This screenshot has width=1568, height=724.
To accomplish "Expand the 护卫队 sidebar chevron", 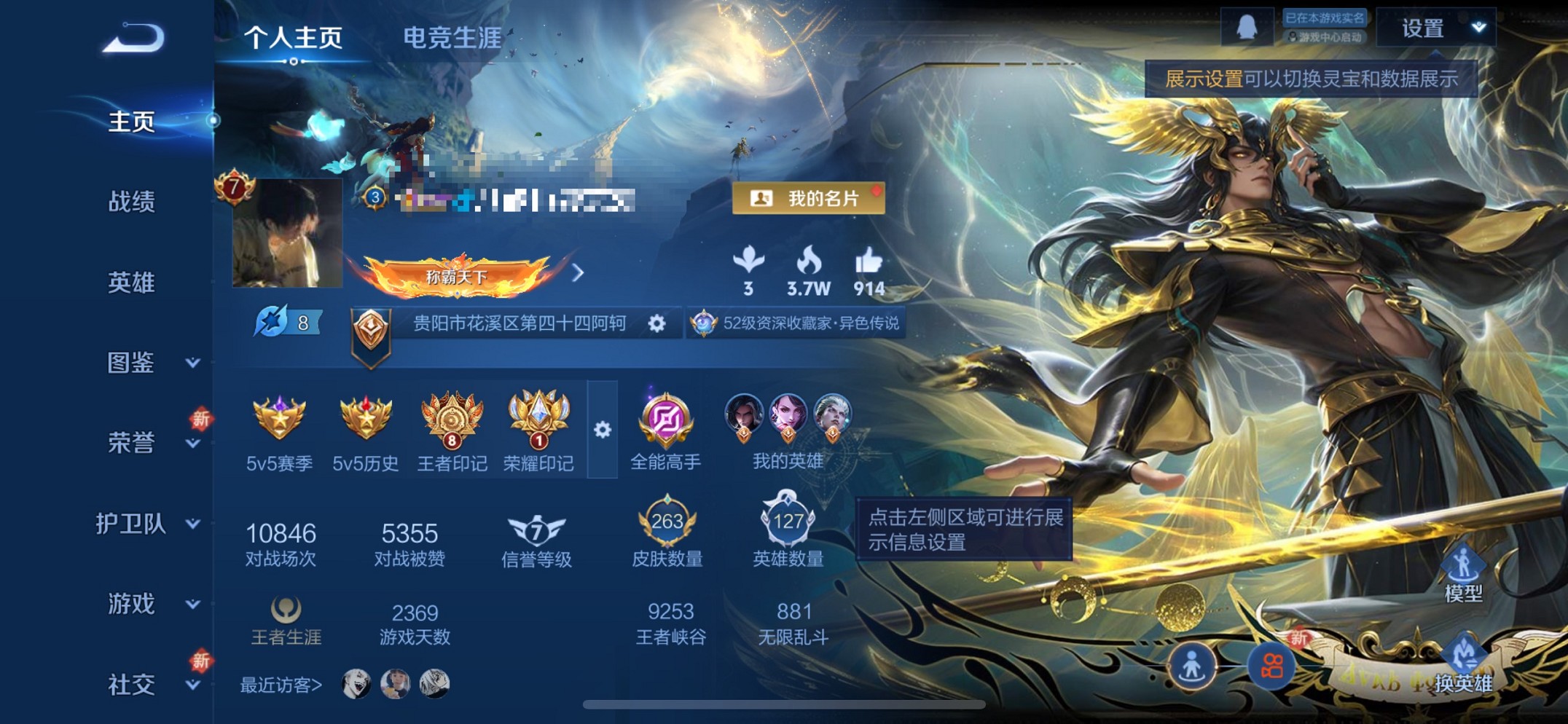I will pos(192,524).
